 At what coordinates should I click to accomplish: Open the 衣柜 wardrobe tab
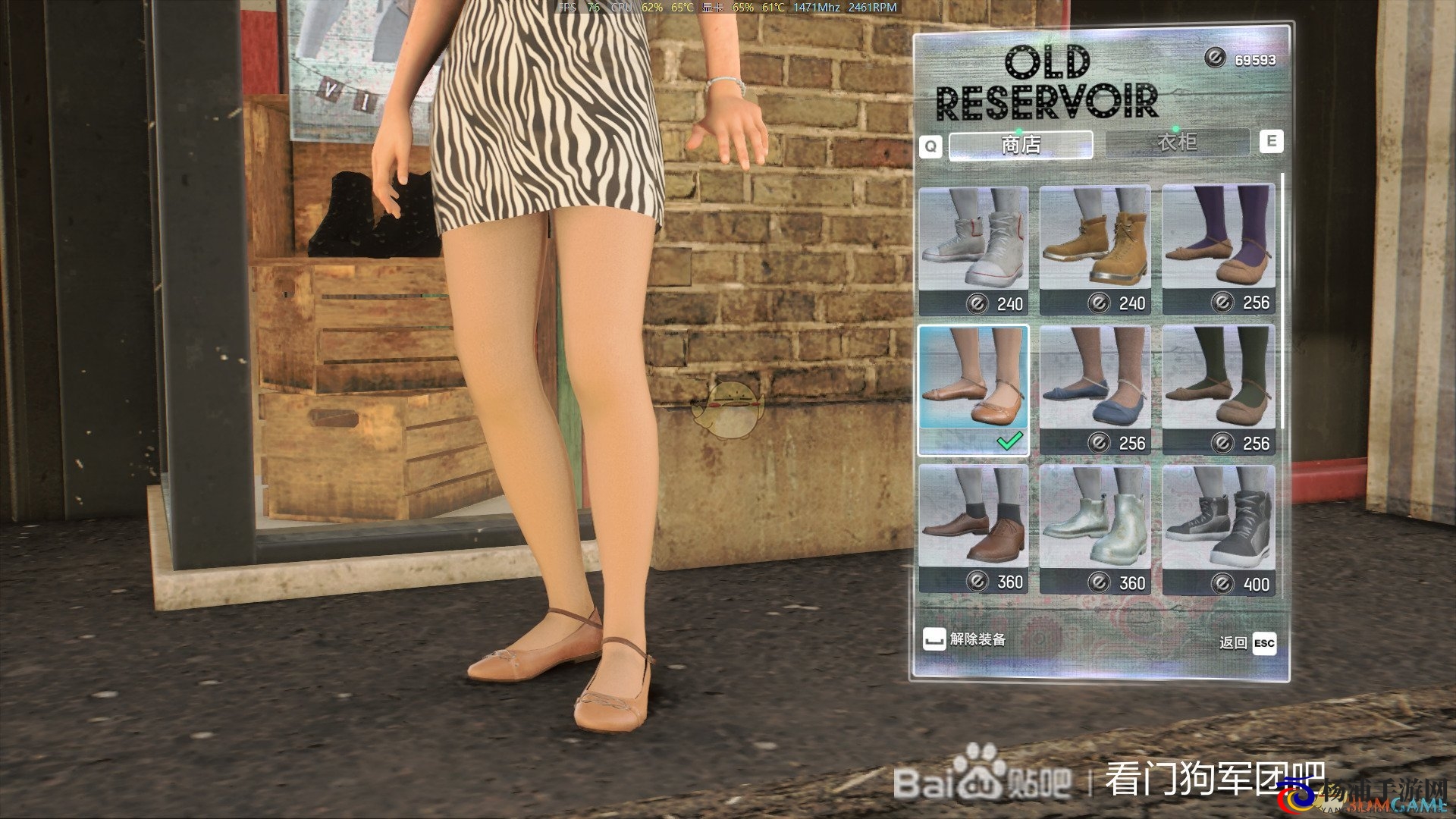1176,142
